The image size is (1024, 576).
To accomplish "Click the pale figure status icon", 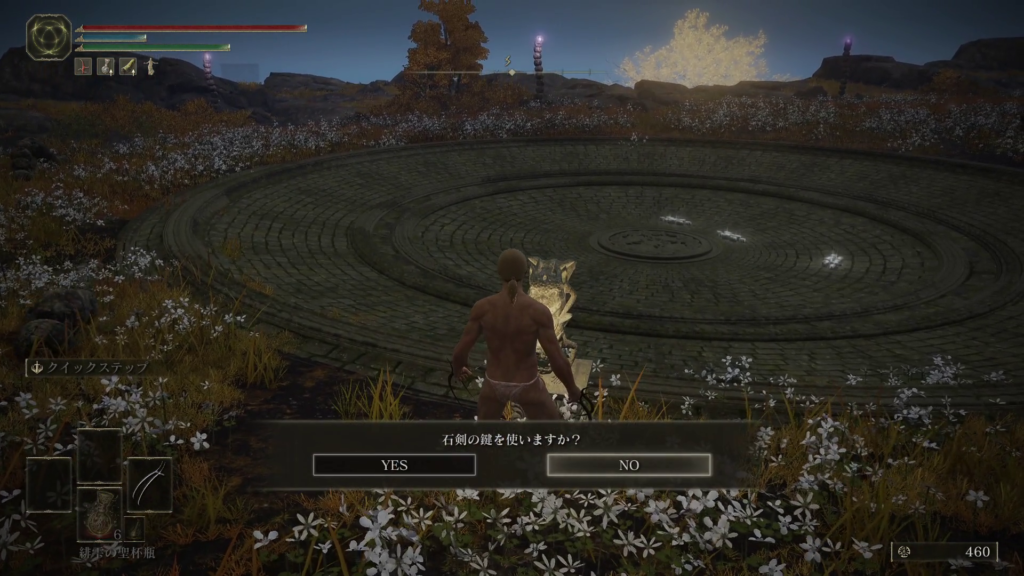I will pos(150,67).
